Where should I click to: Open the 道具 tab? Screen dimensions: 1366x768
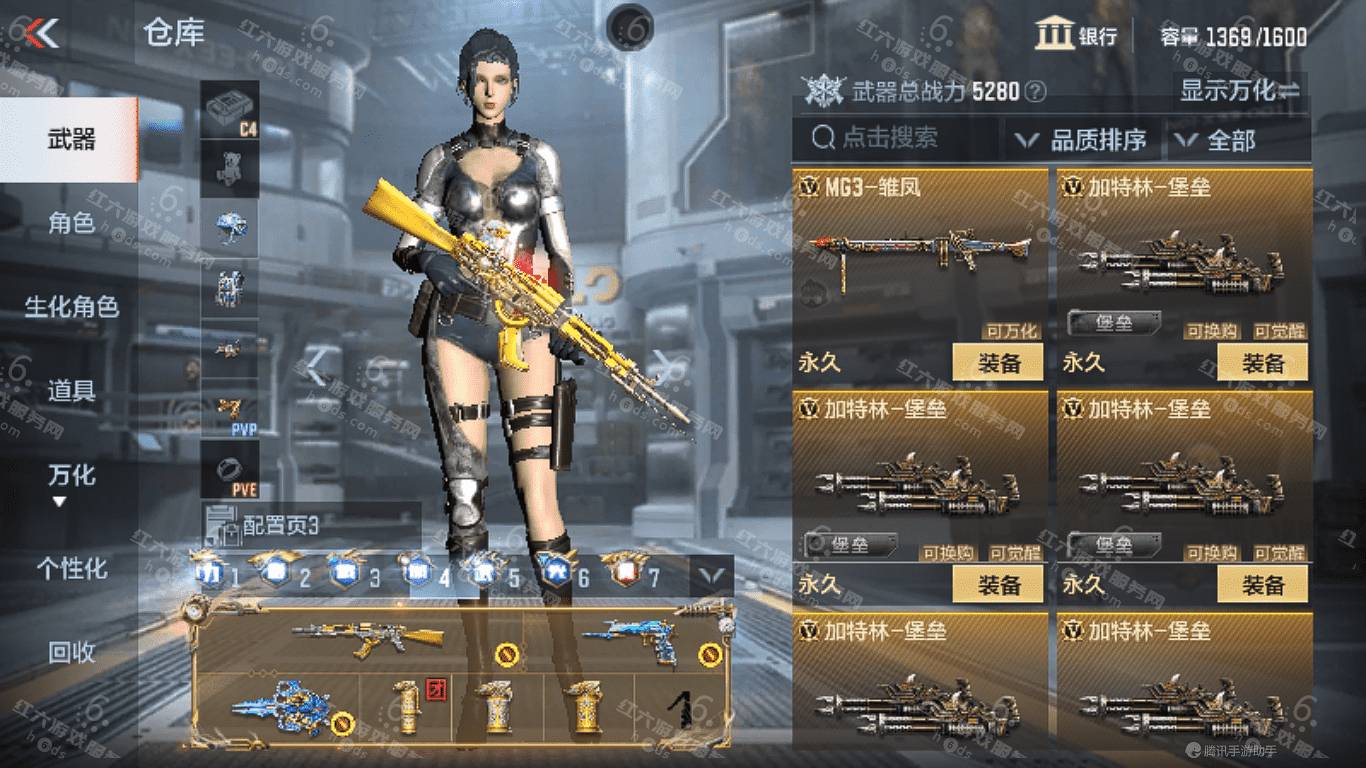(70, 390)
